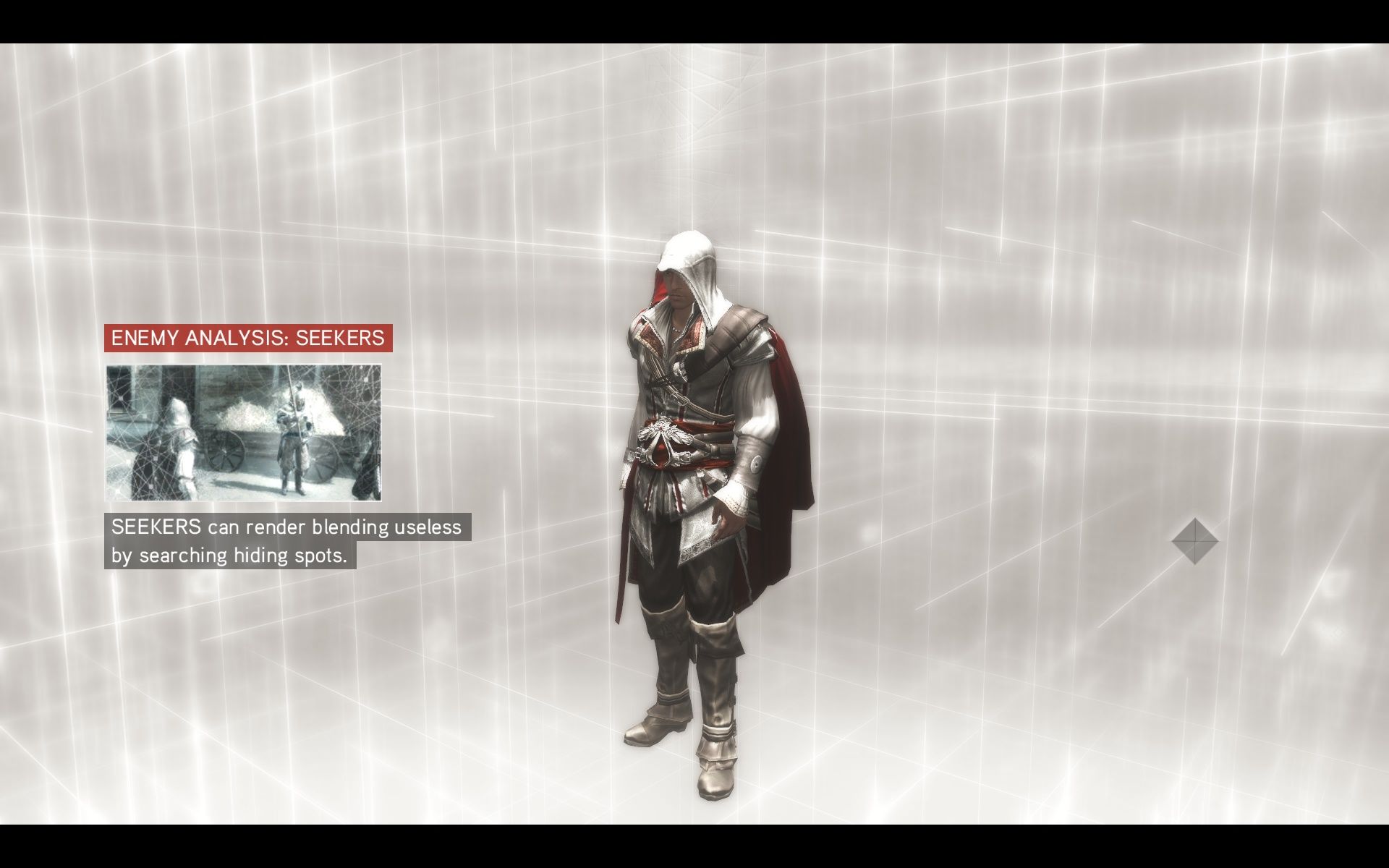This screenshot has width=1389, height=868.
Task: Click the gray diamond loading icon
Action: [1194, 540]
